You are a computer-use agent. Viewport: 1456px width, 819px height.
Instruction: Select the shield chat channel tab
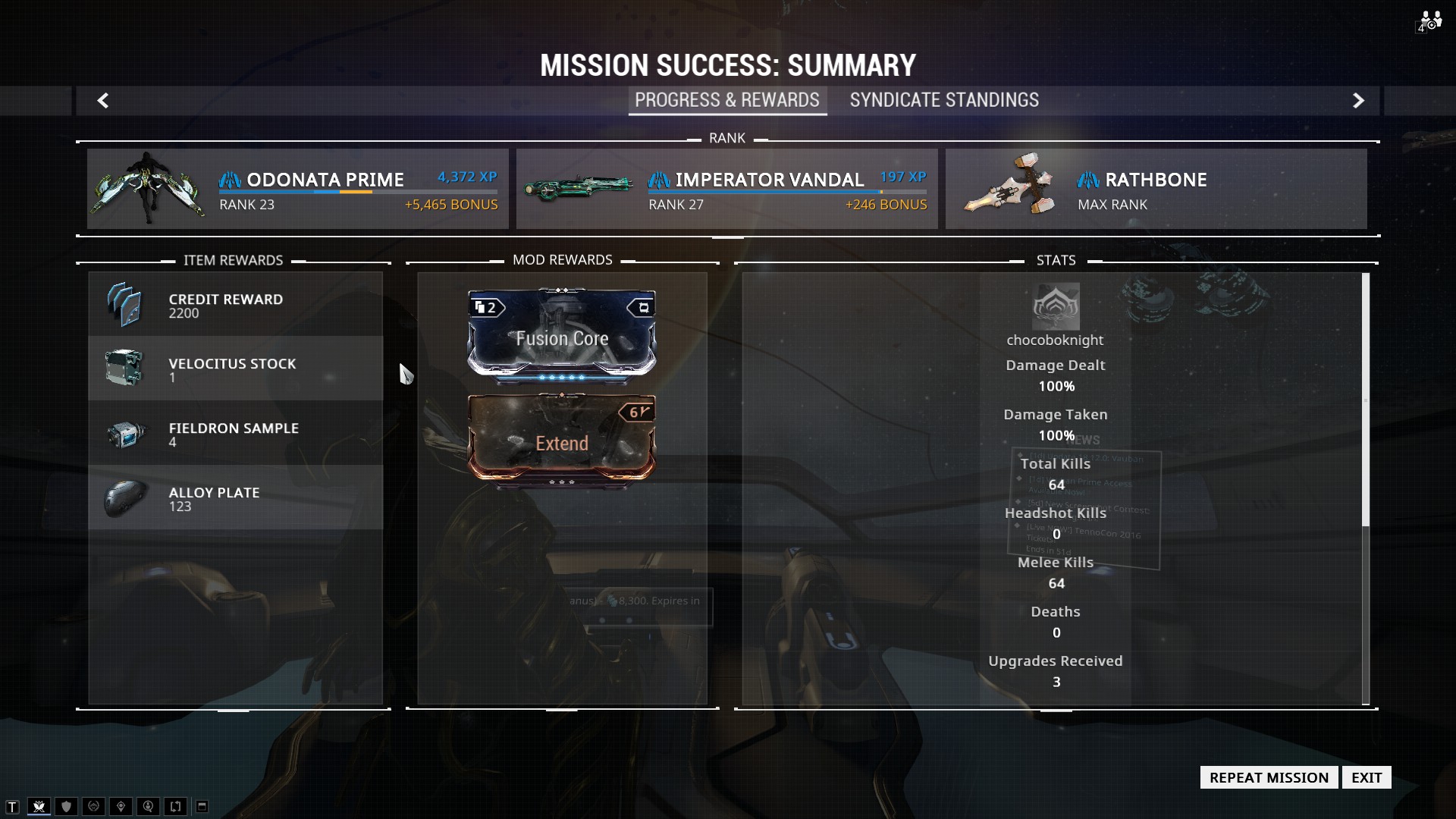[x=66, y=806]
